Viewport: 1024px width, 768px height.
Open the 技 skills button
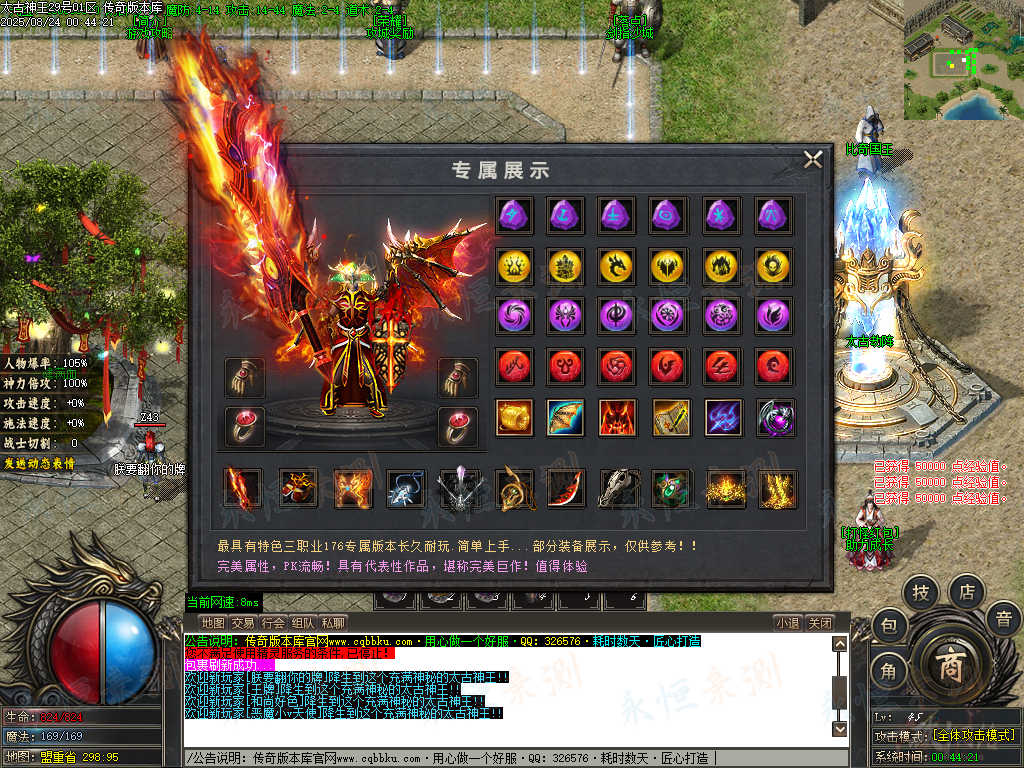[921, 593]
